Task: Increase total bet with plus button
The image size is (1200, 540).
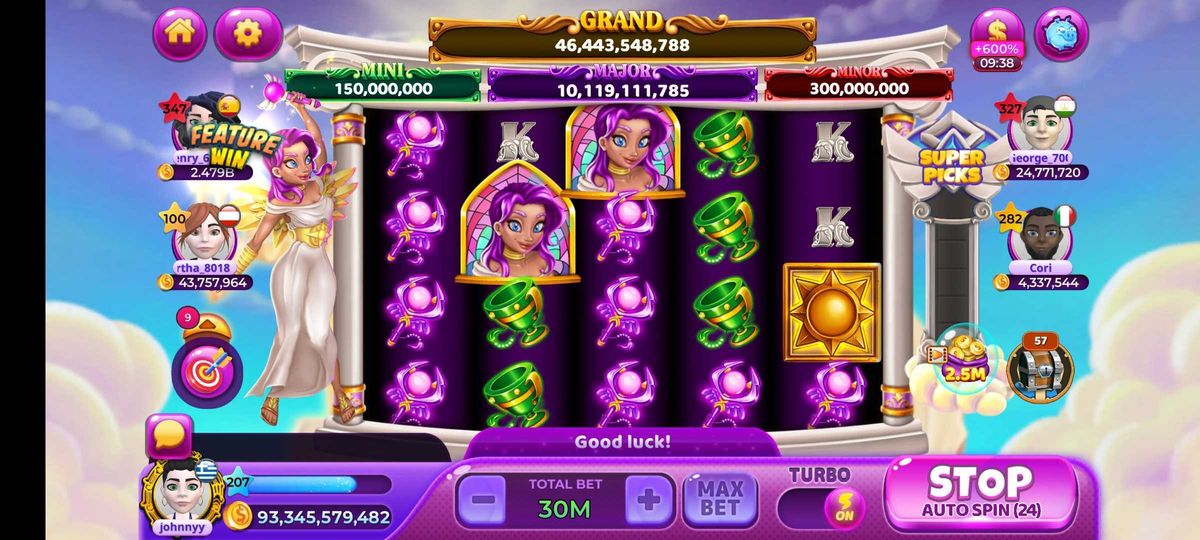Action: pos(650,500)
